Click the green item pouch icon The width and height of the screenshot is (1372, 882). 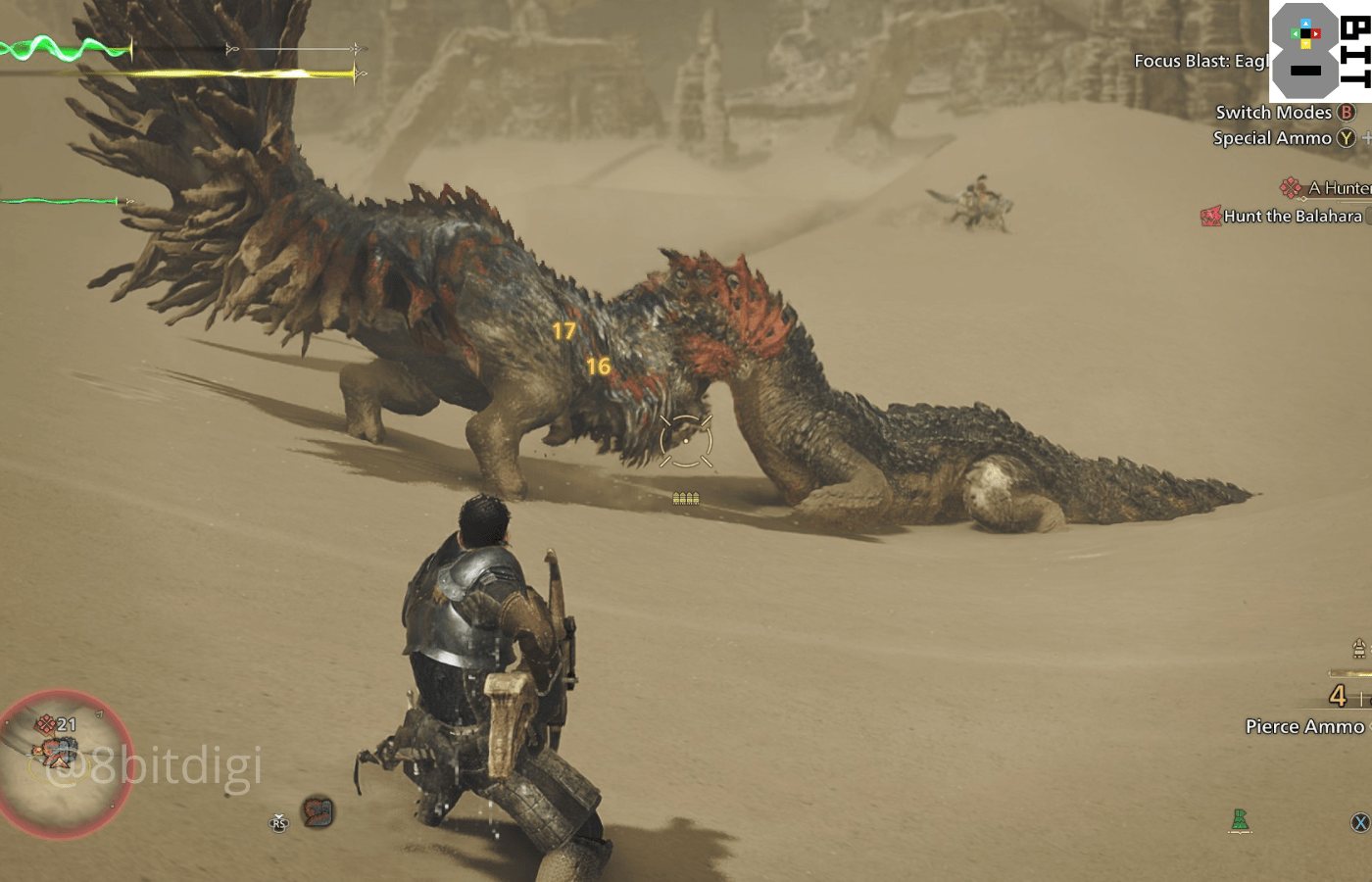coord(1240,820)
